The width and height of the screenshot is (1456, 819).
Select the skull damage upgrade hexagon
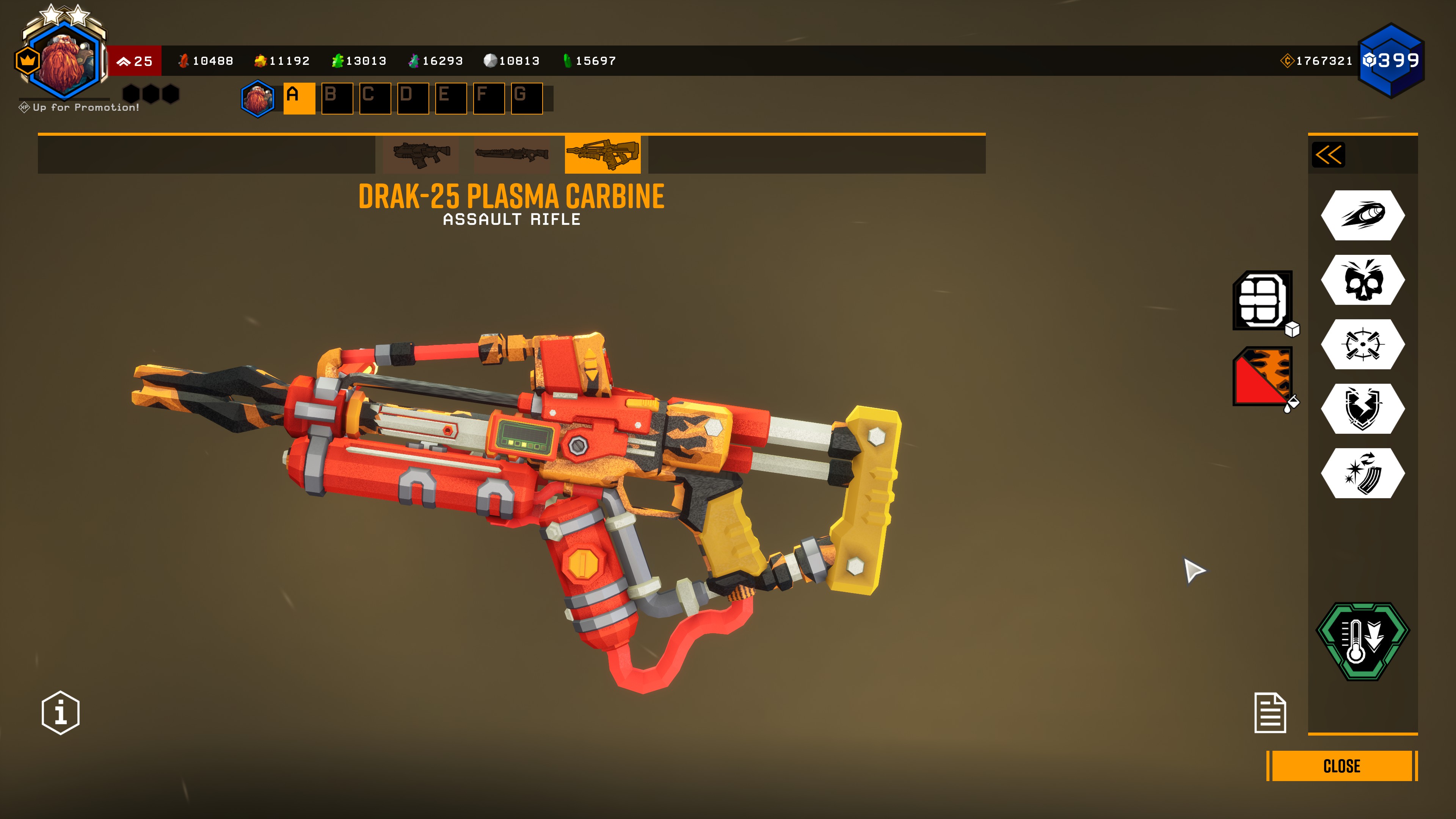pyautogui.click(x=1363, y=280)
